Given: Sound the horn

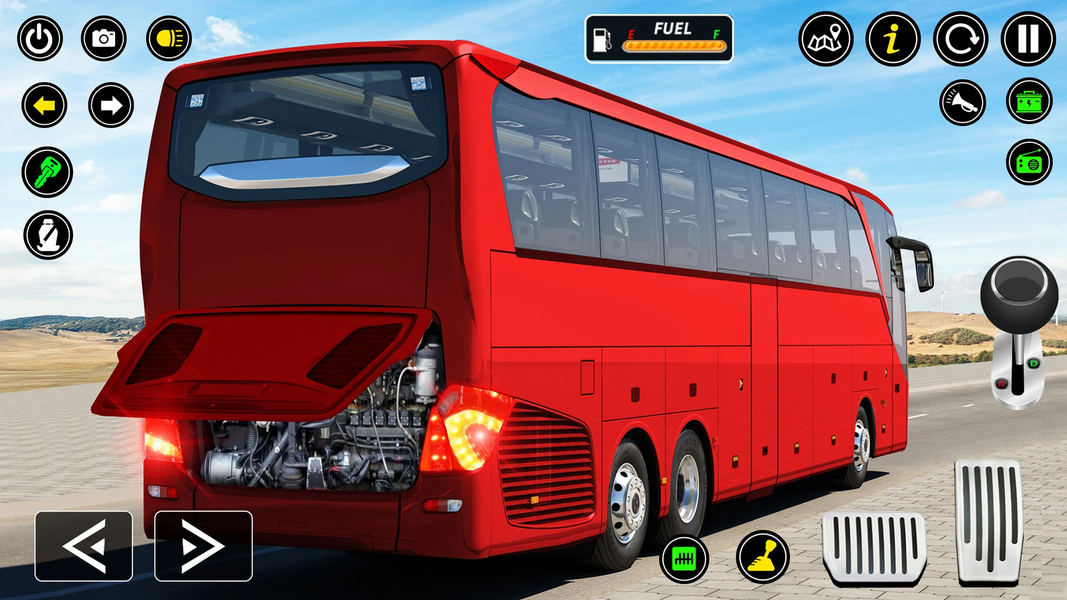Looking at the screenshot, I should (962, 102).
